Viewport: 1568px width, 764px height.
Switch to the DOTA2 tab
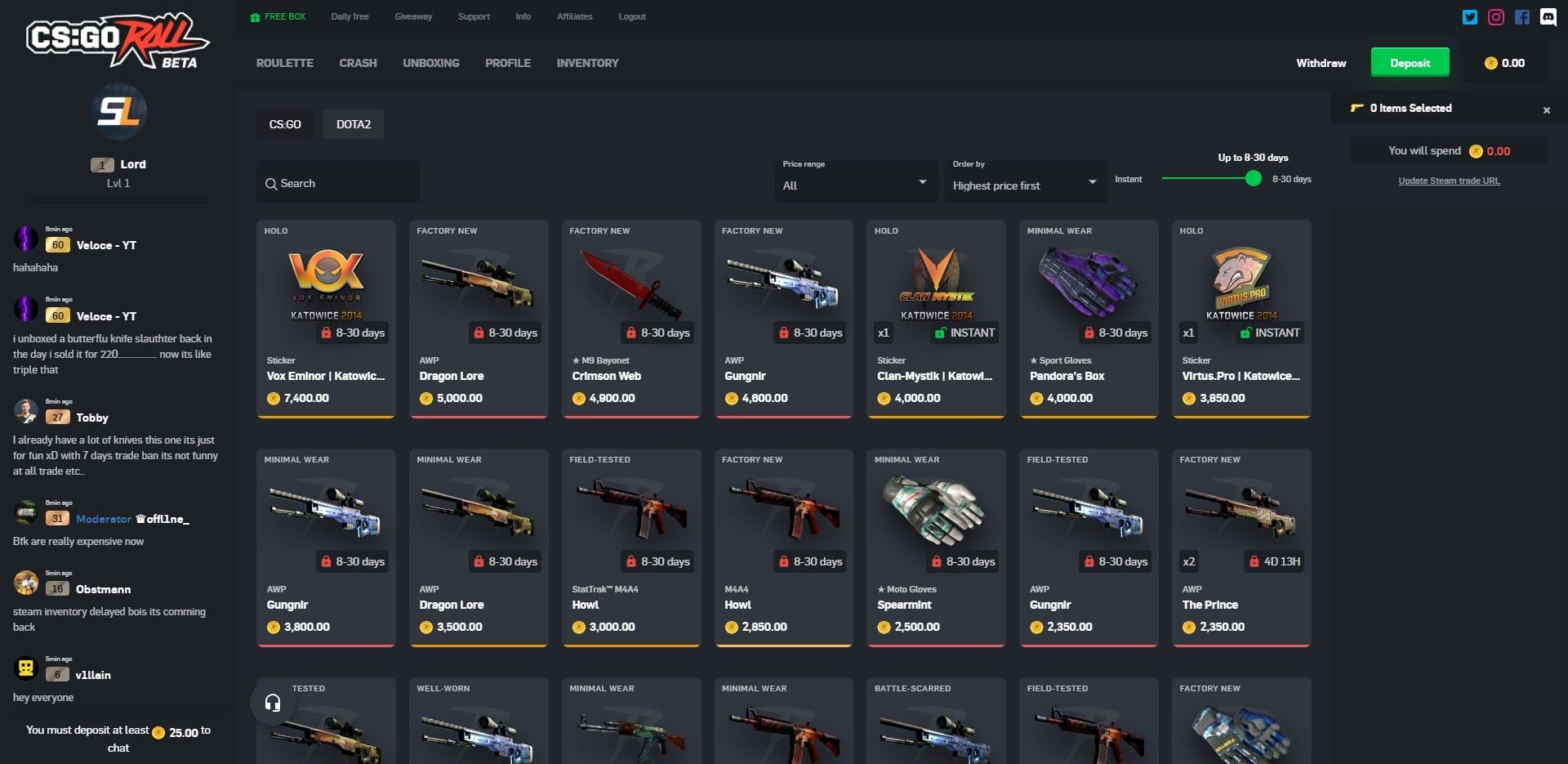tap(353, 124)
